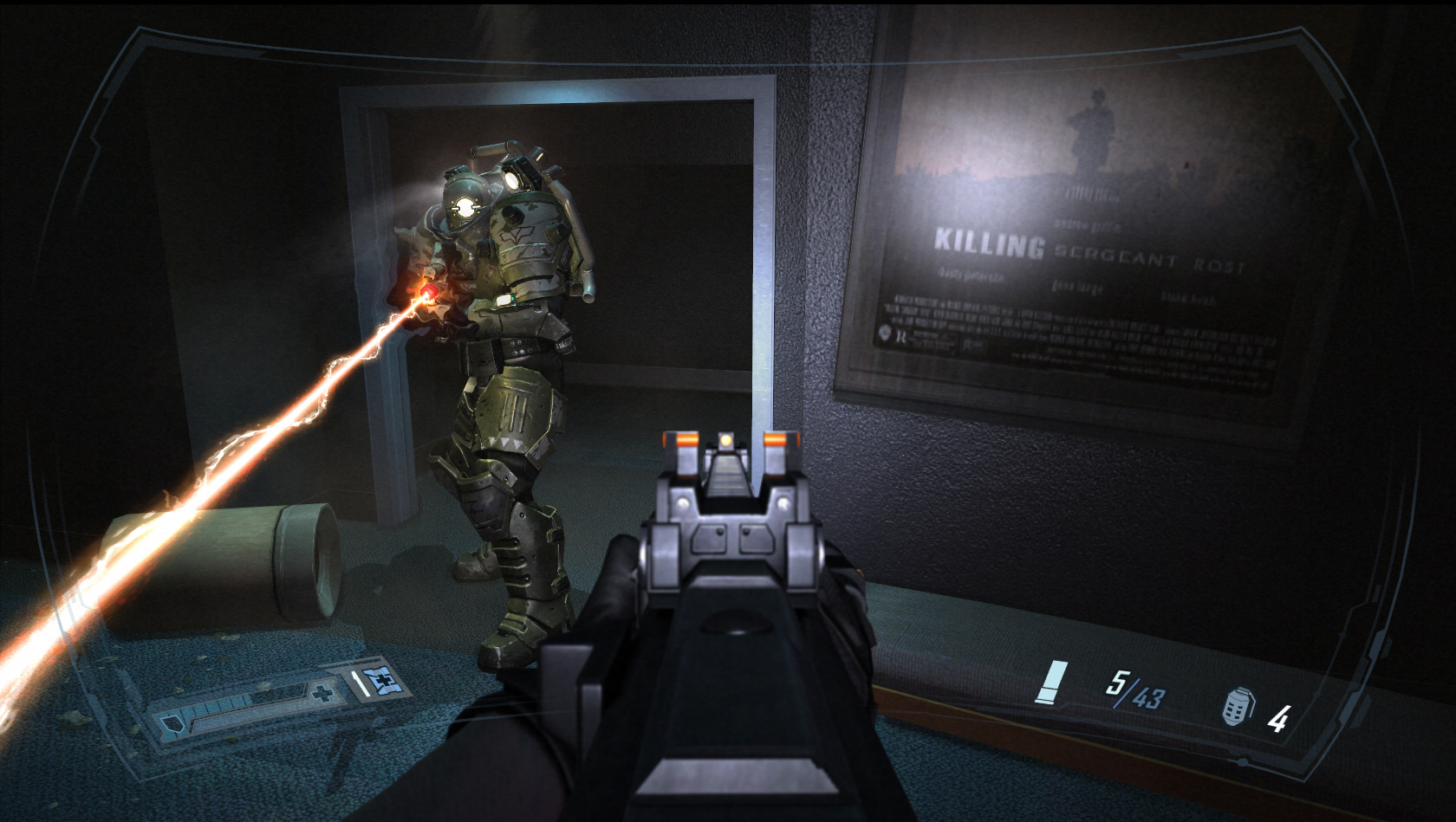The image size is (1456, 822).
Task: Use the medkit icon
Action: [x=378, y=683]
